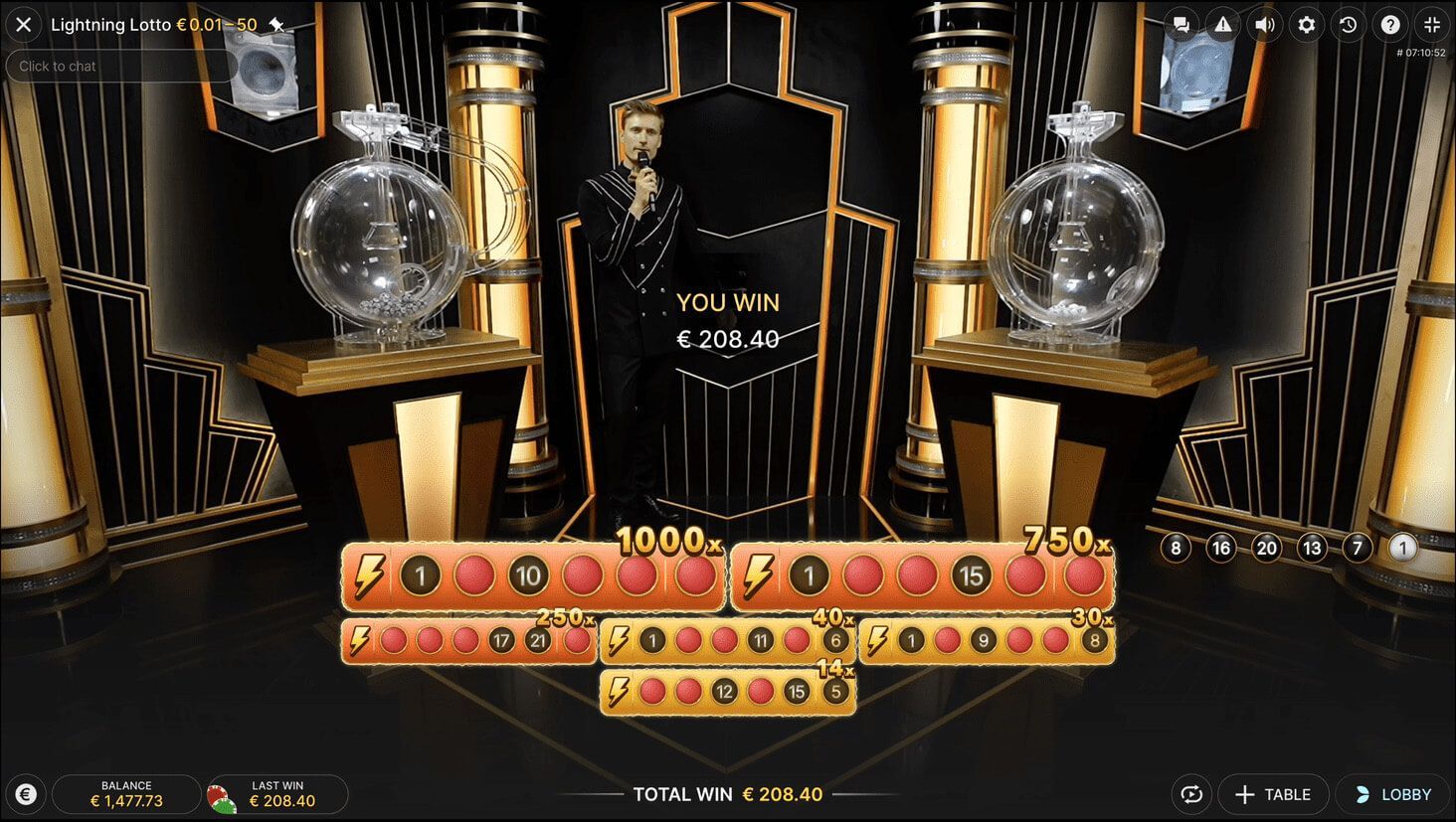The width and height of the screenshot is (1456, 822).
Task: Toggle fullscreen with the collapse icon
Action: tap(1431, 25)
